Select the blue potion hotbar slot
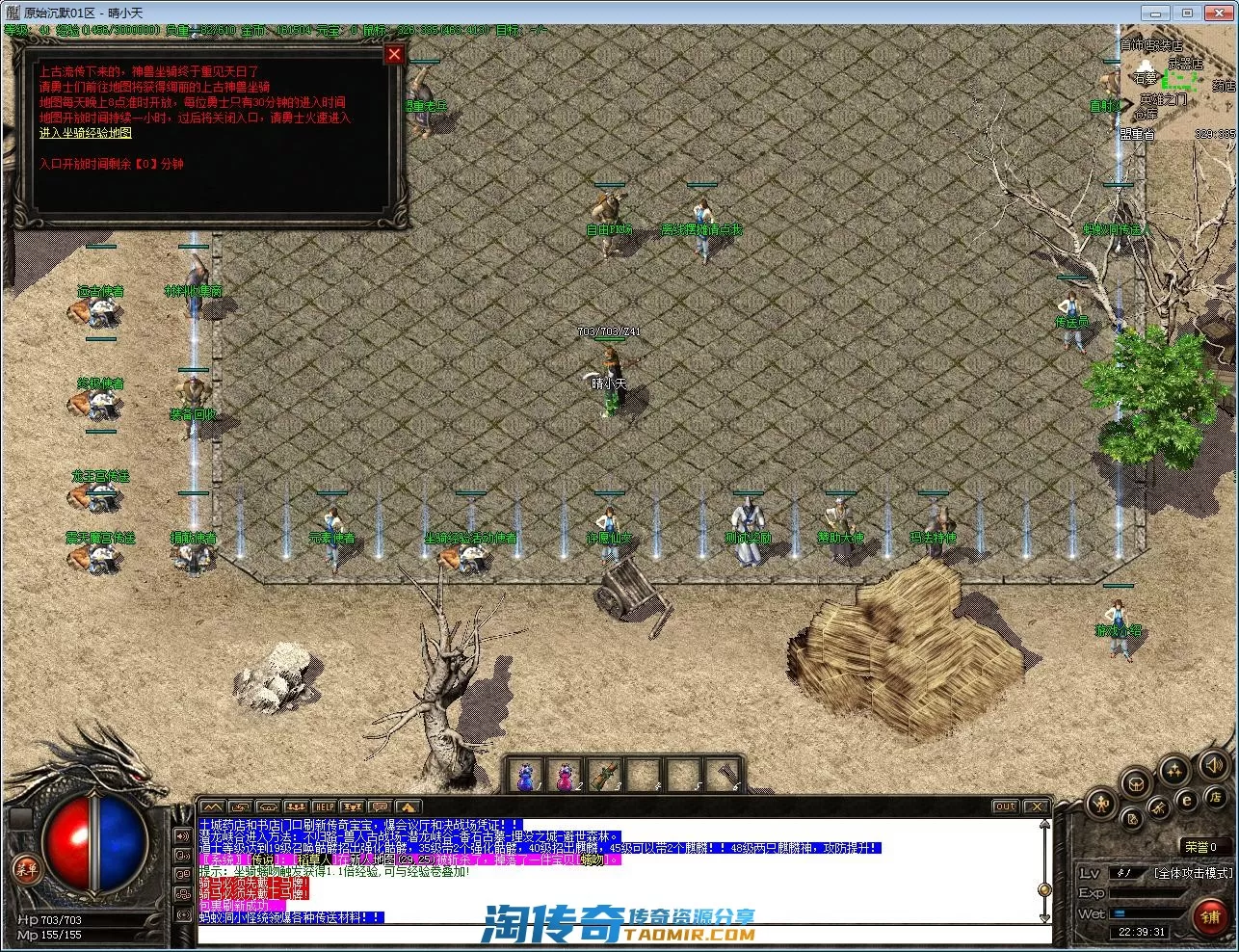 pyautogui.click(x=526, y=776)
